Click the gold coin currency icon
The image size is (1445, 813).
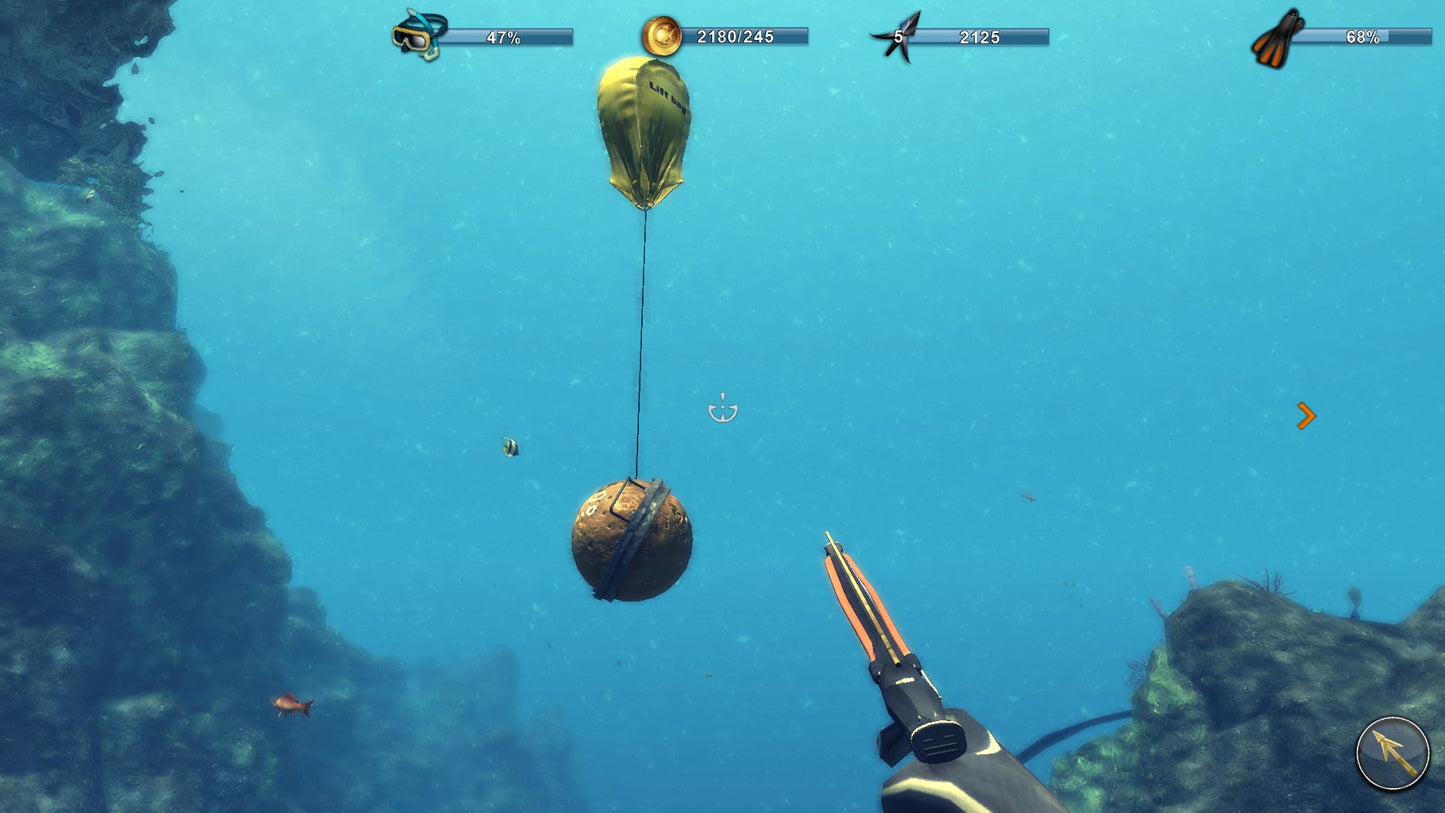(x=660, y=35)
